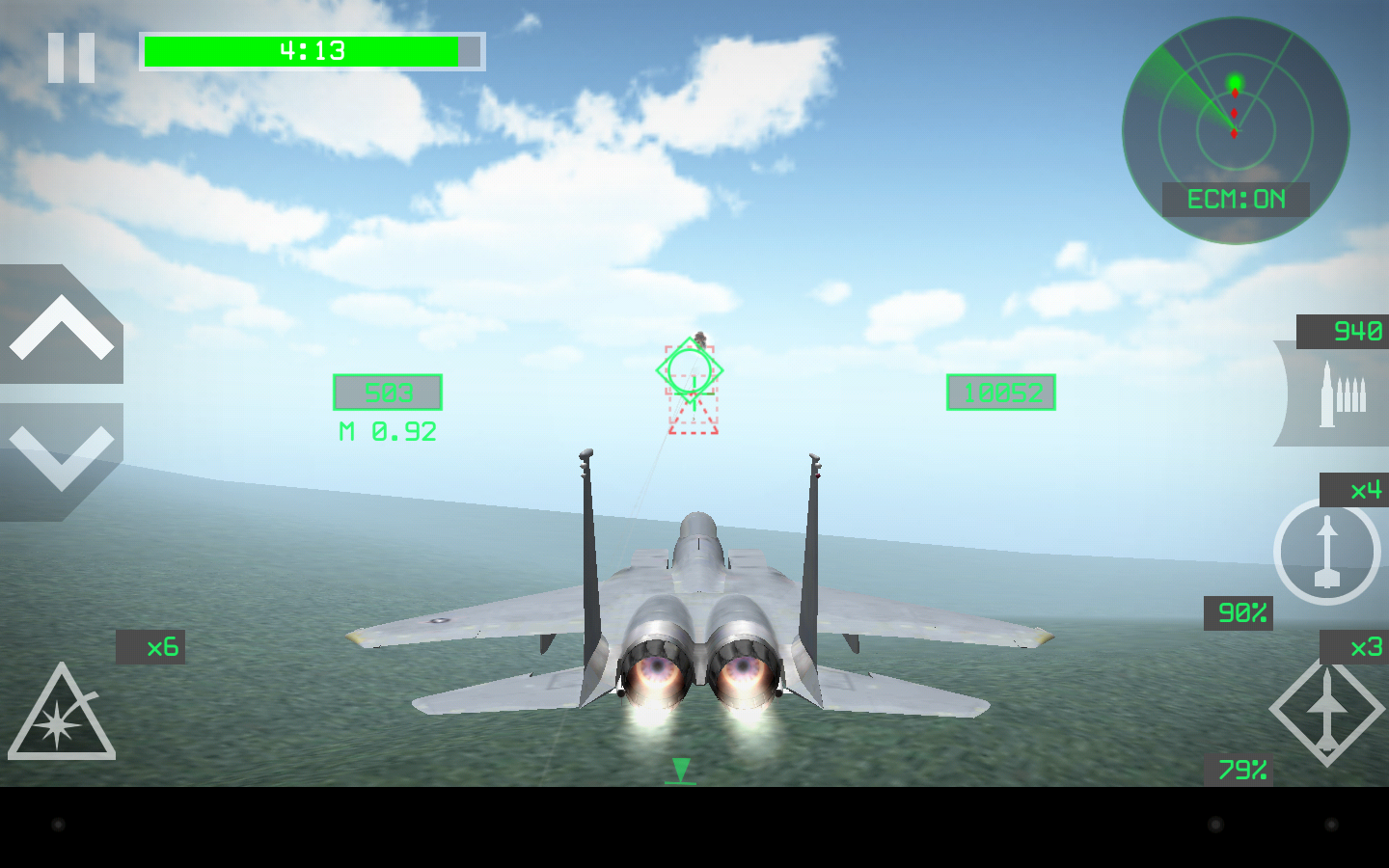The image size is (1389, 868).
Task: Toggle ECM off via the ECM:ON label
Action: [1238, 200]
